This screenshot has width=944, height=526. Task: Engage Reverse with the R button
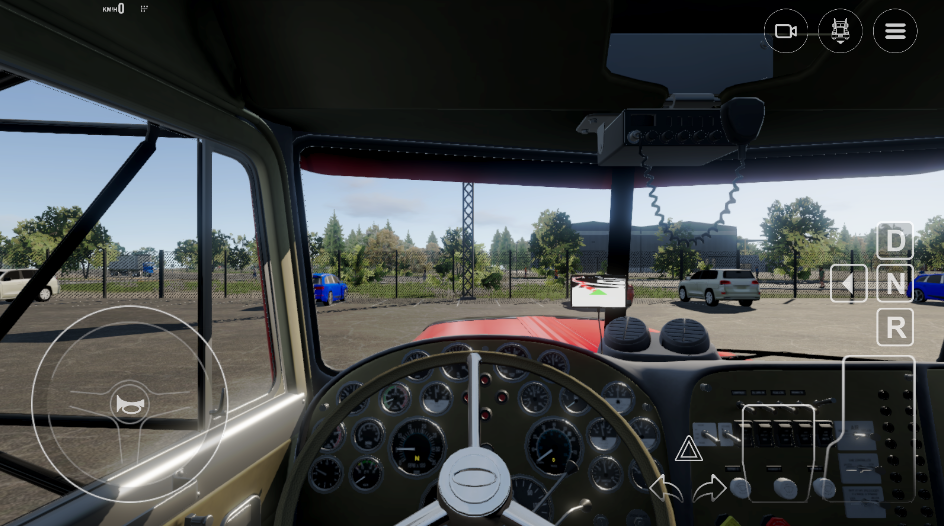(894, 327)
